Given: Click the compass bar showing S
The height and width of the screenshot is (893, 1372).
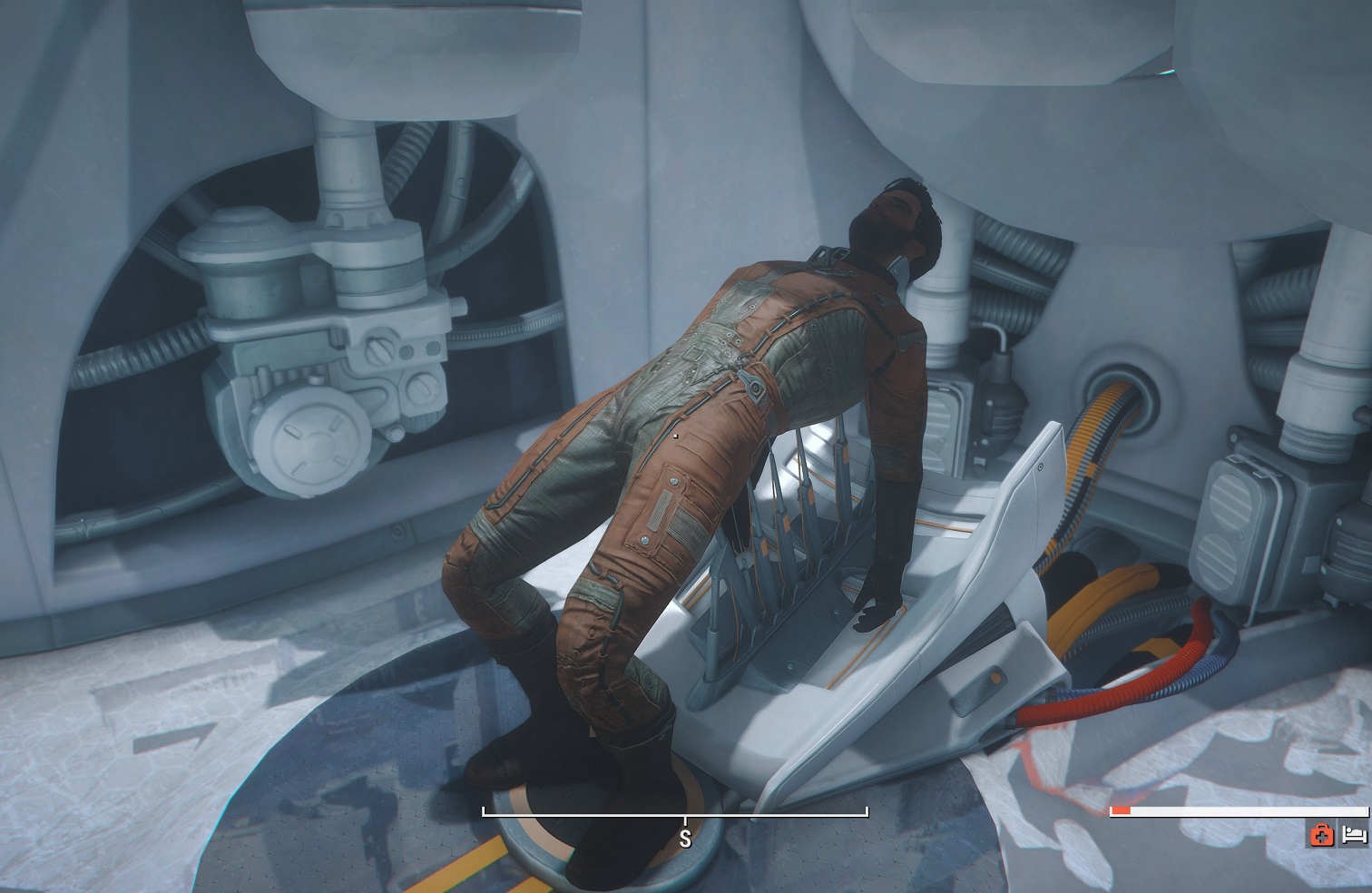Looking at the screenshot, I should [675, 814].
